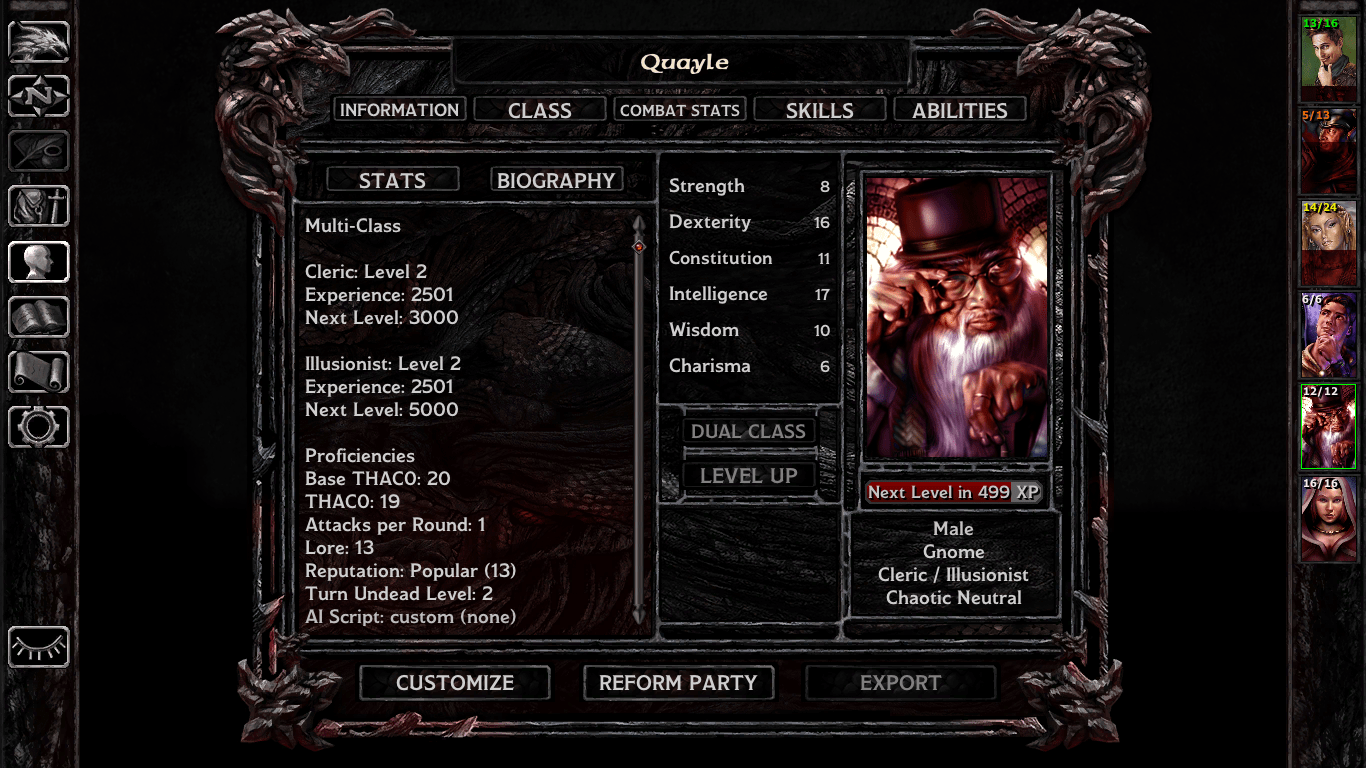The height and width of the screenshot is (768, 1366).
Task: Switch to the SKILLS tab
Action: (820, 109)
